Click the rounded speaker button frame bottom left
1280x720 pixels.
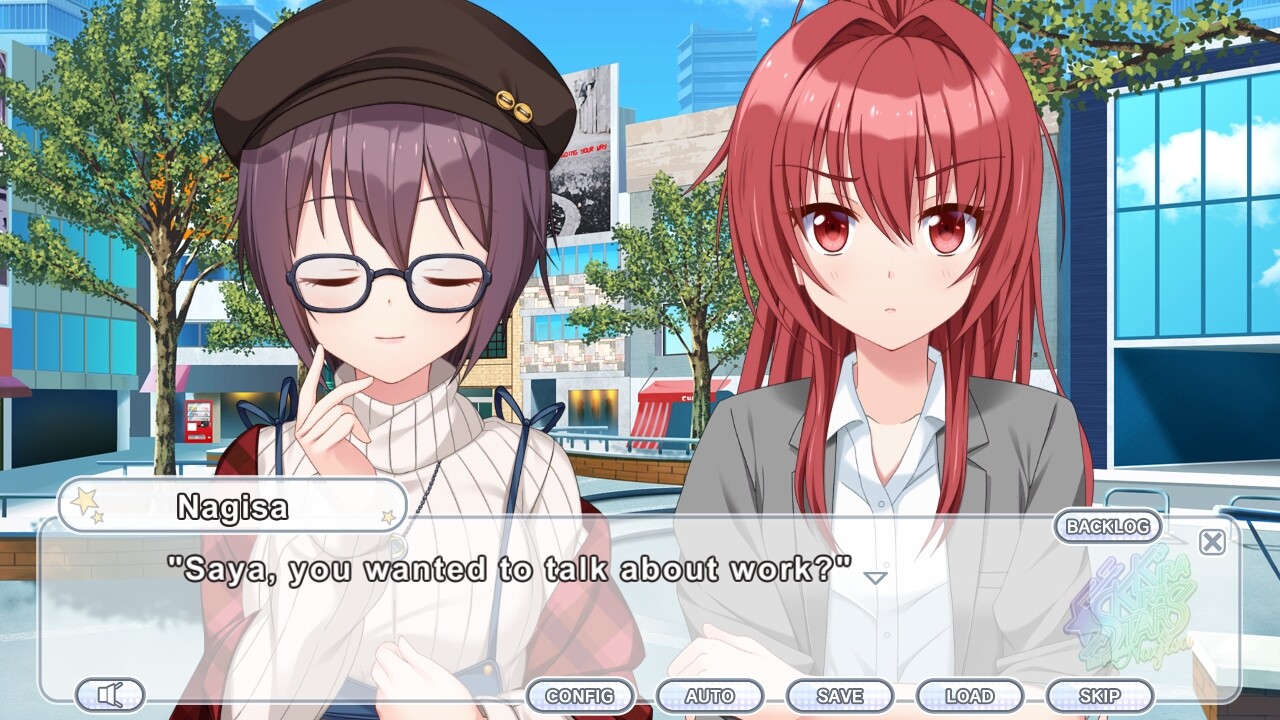(111, 695)
